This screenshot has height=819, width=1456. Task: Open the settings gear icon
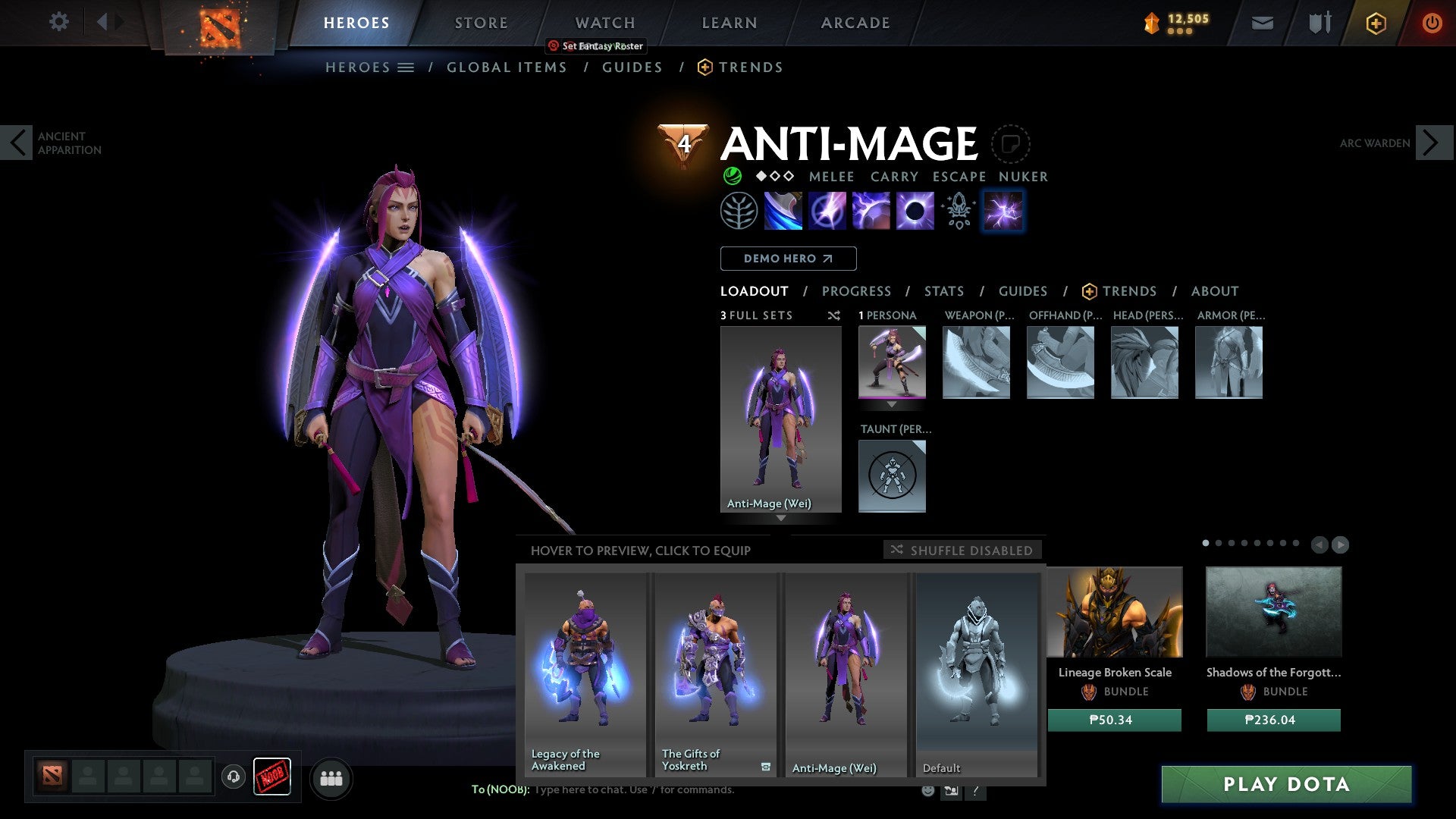[58, 21]
